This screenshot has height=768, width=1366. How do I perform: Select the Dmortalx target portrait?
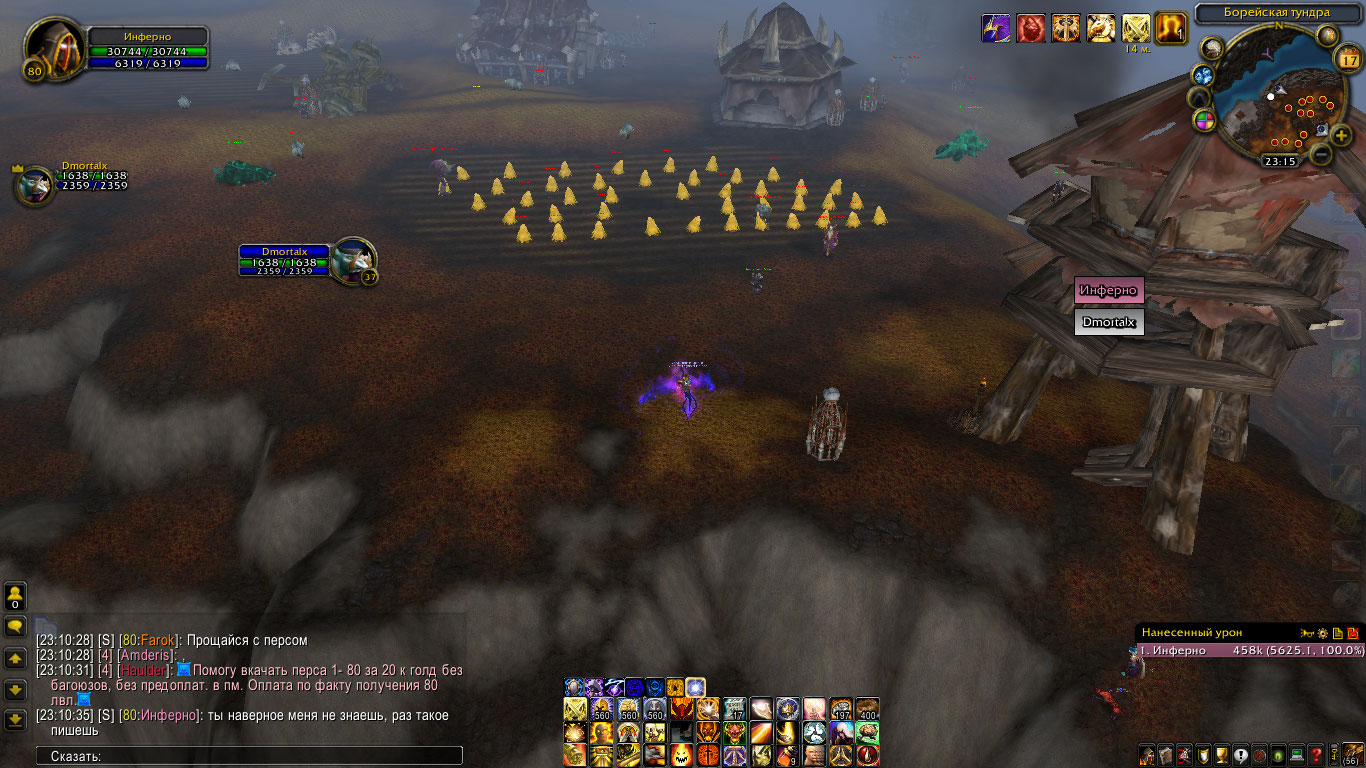[353, 258]
